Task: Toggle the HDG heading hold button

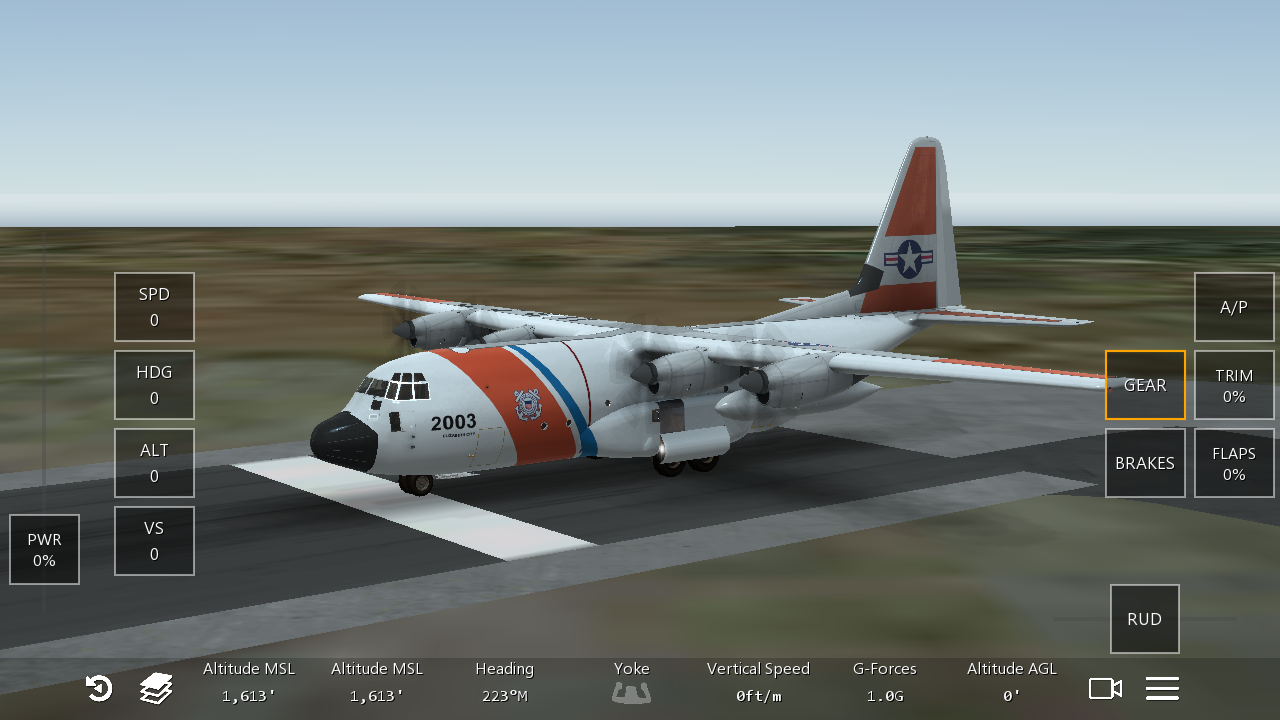Action: (x=154, y=385)
